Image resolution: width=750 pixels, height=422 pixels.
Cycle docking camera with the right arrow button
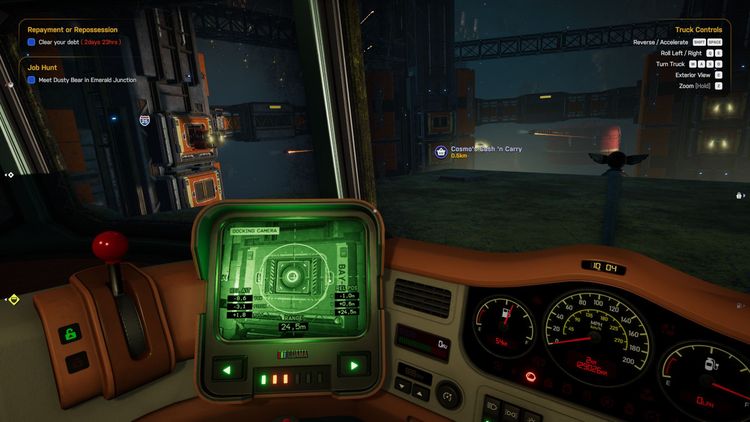point(352,366)
